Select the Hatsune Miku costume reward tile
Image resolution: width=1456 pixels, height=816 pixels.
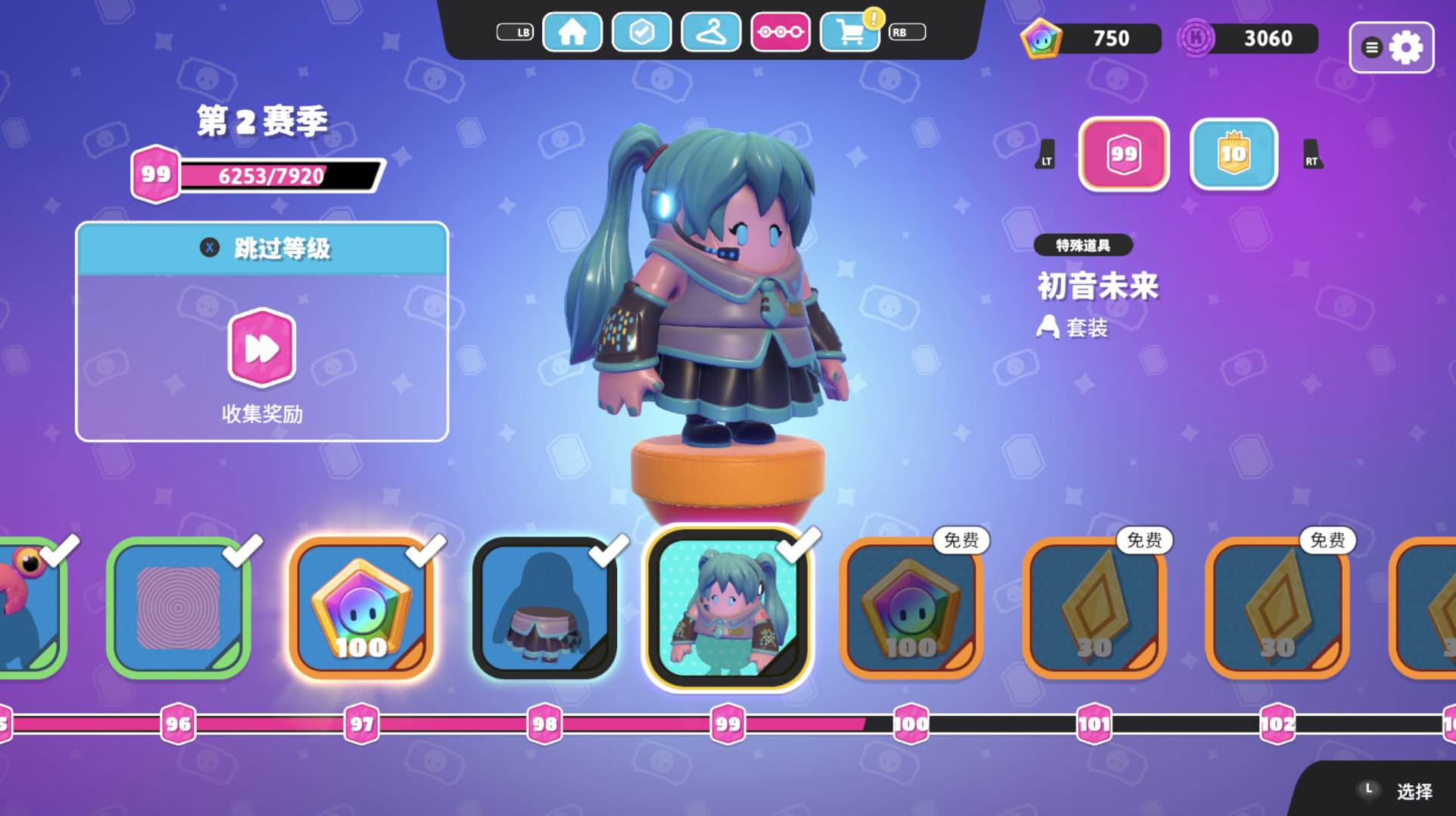point(728,608)
